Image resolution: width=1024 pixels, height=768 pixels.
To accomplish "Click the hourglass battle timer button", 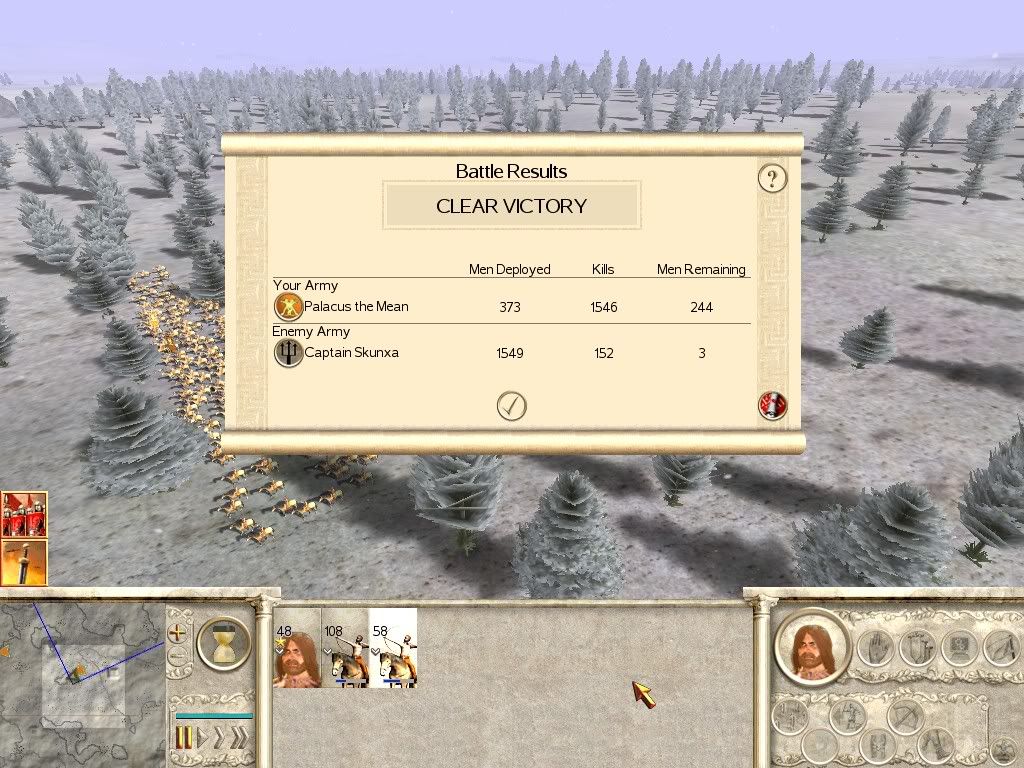I will (224, 643).
